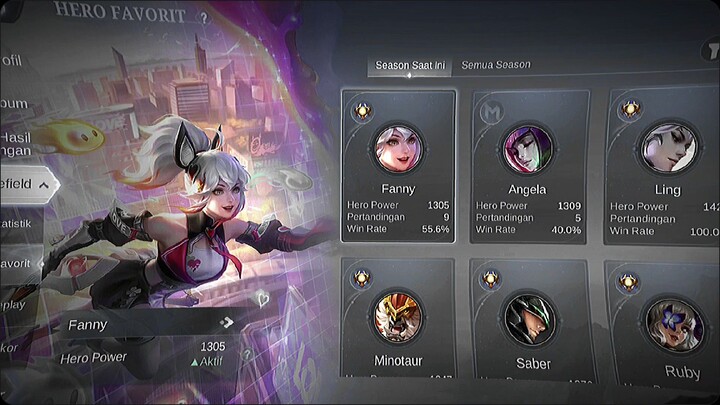Click the swap arrow icon beside Fanny's name
The image size is (720, 405).
[x=227, y=322]
